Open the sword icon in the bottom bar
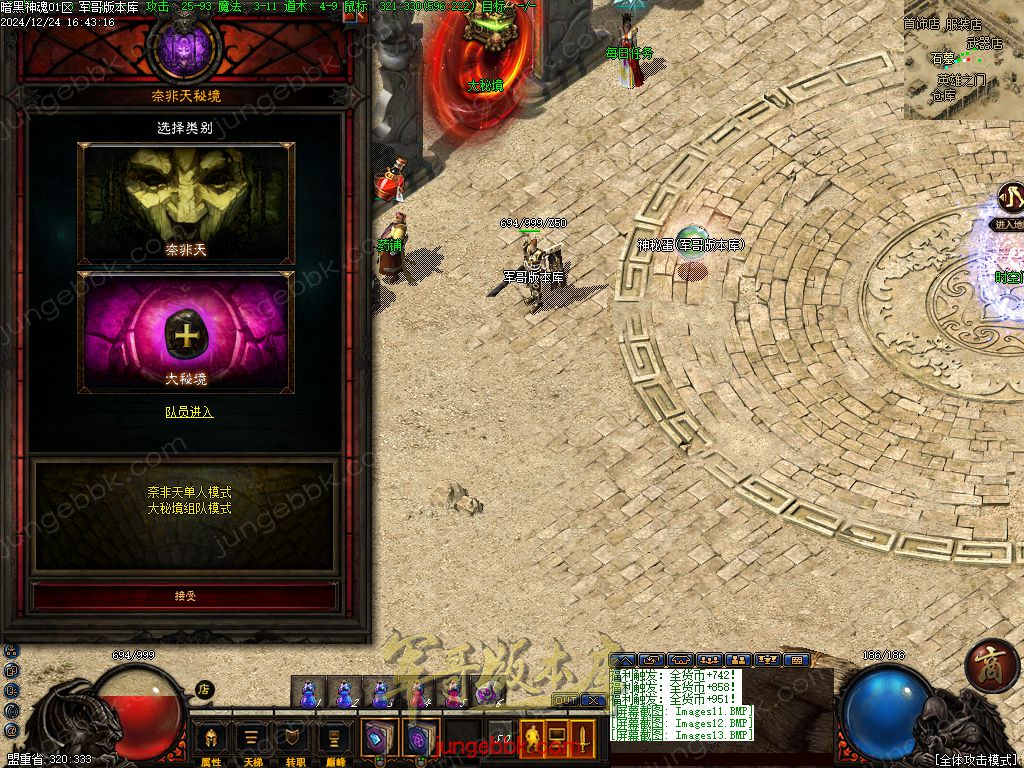 coord(582,739)
